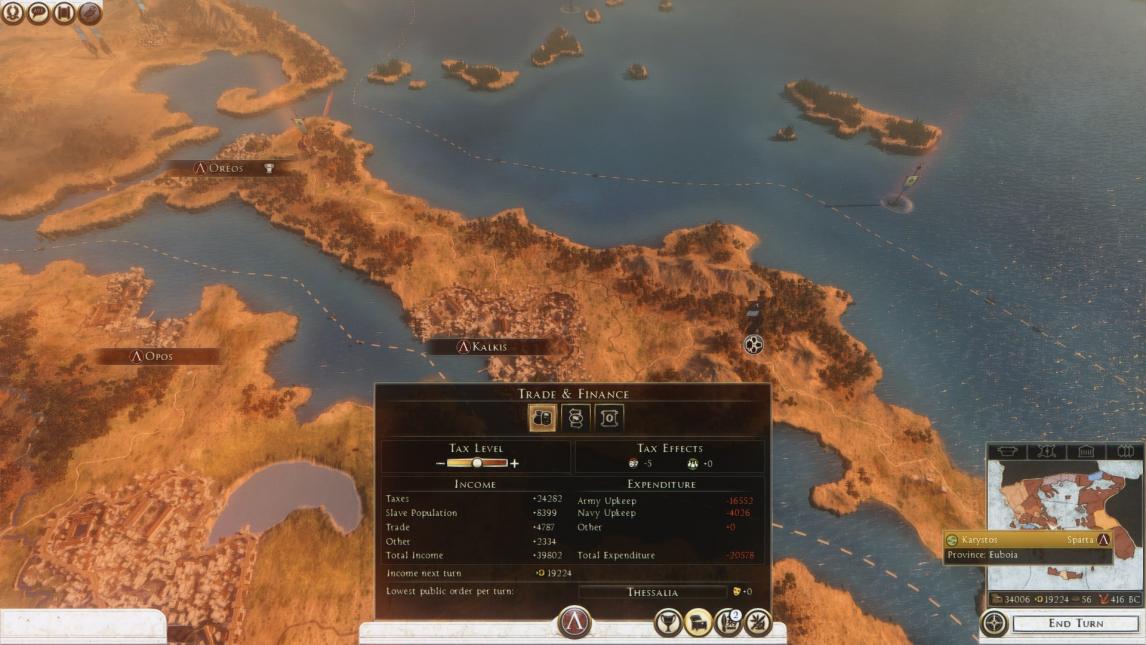Screen dimensions: 1146x645
Task: Select the Taxes tab in Trade & Finance
Action: click(x=543, y=418)
